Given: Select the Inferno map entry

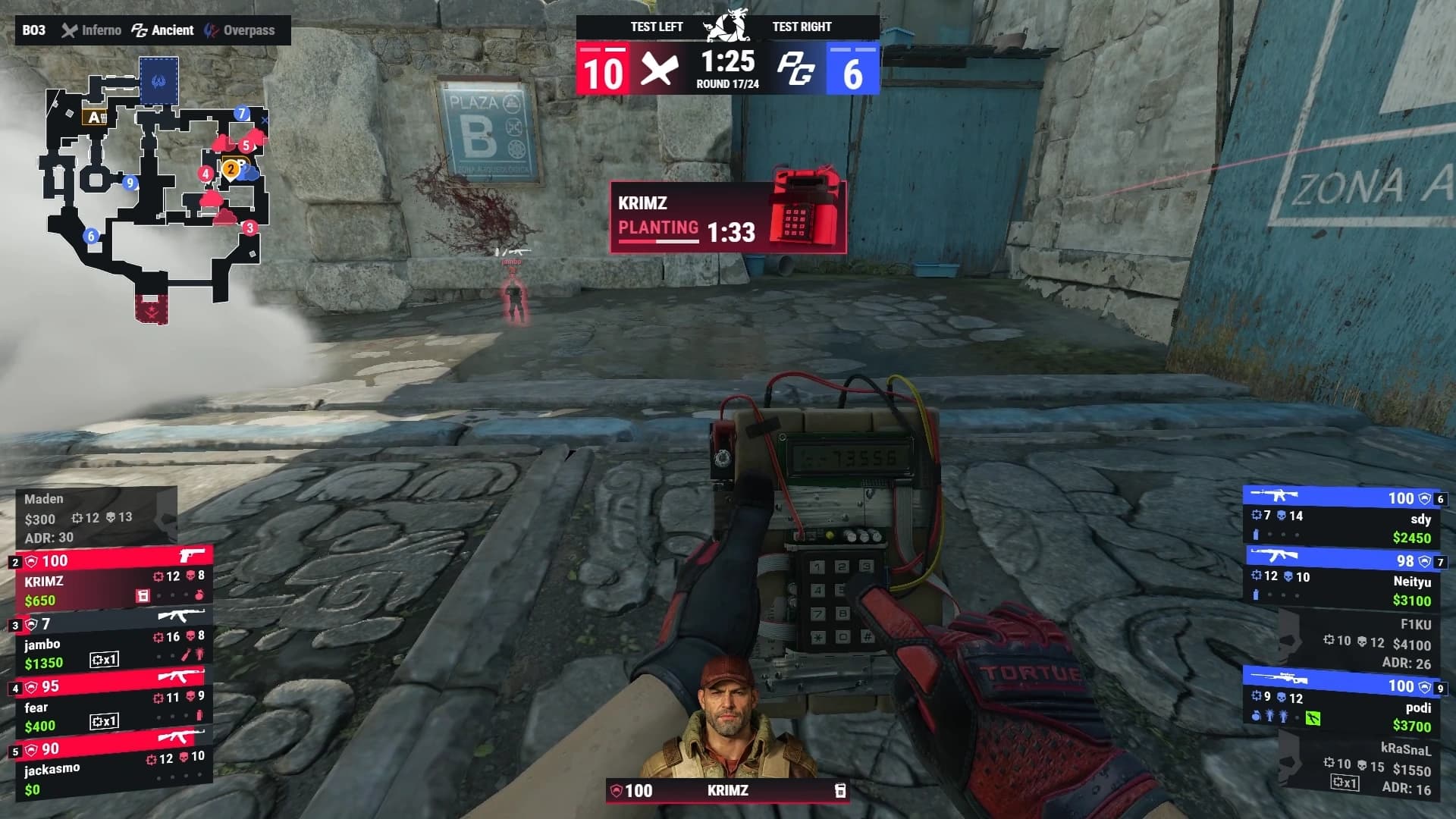Looking at the screenshot, I should pyautogui.click(x=92, y=30).
